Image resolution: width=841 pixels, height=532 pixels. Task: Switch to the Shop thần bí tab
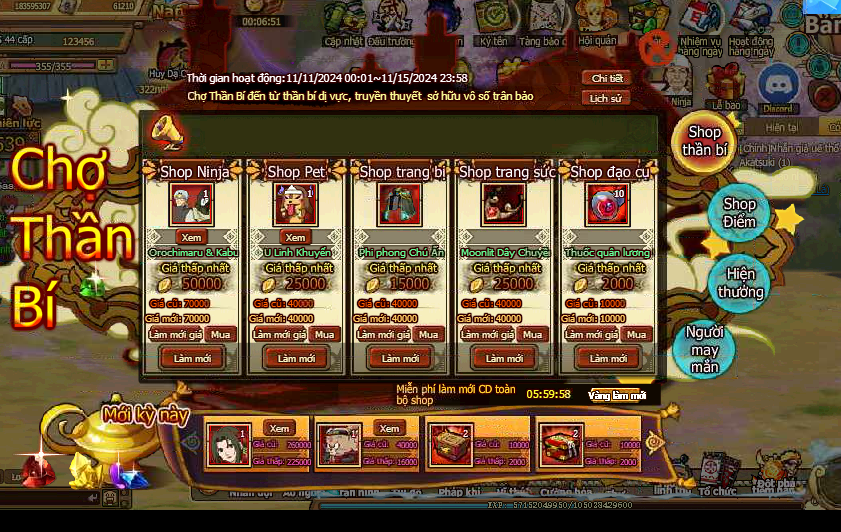click(704, 141)
